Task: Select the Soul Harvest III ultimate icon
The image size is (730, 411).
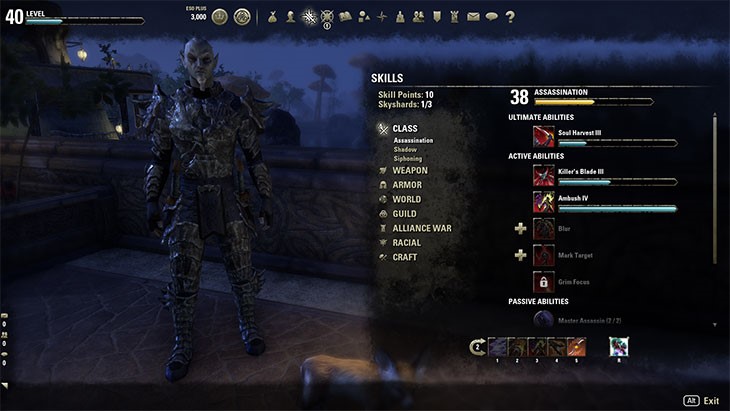Action: click(544, 136)
